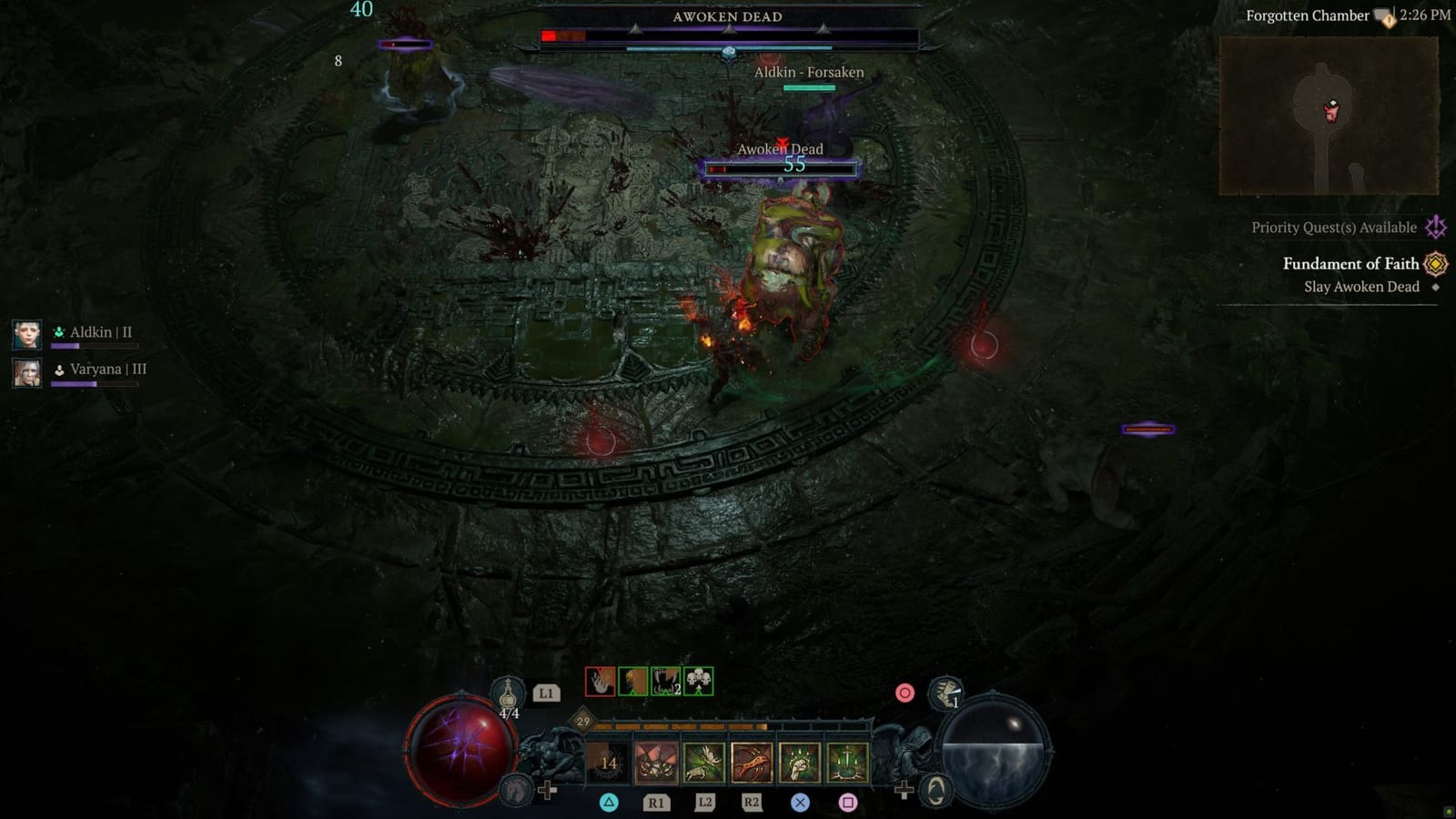Click the red winged skill on Triangle slot
The height and width of the screenshot is (819, 1456).
click(656, 763)
